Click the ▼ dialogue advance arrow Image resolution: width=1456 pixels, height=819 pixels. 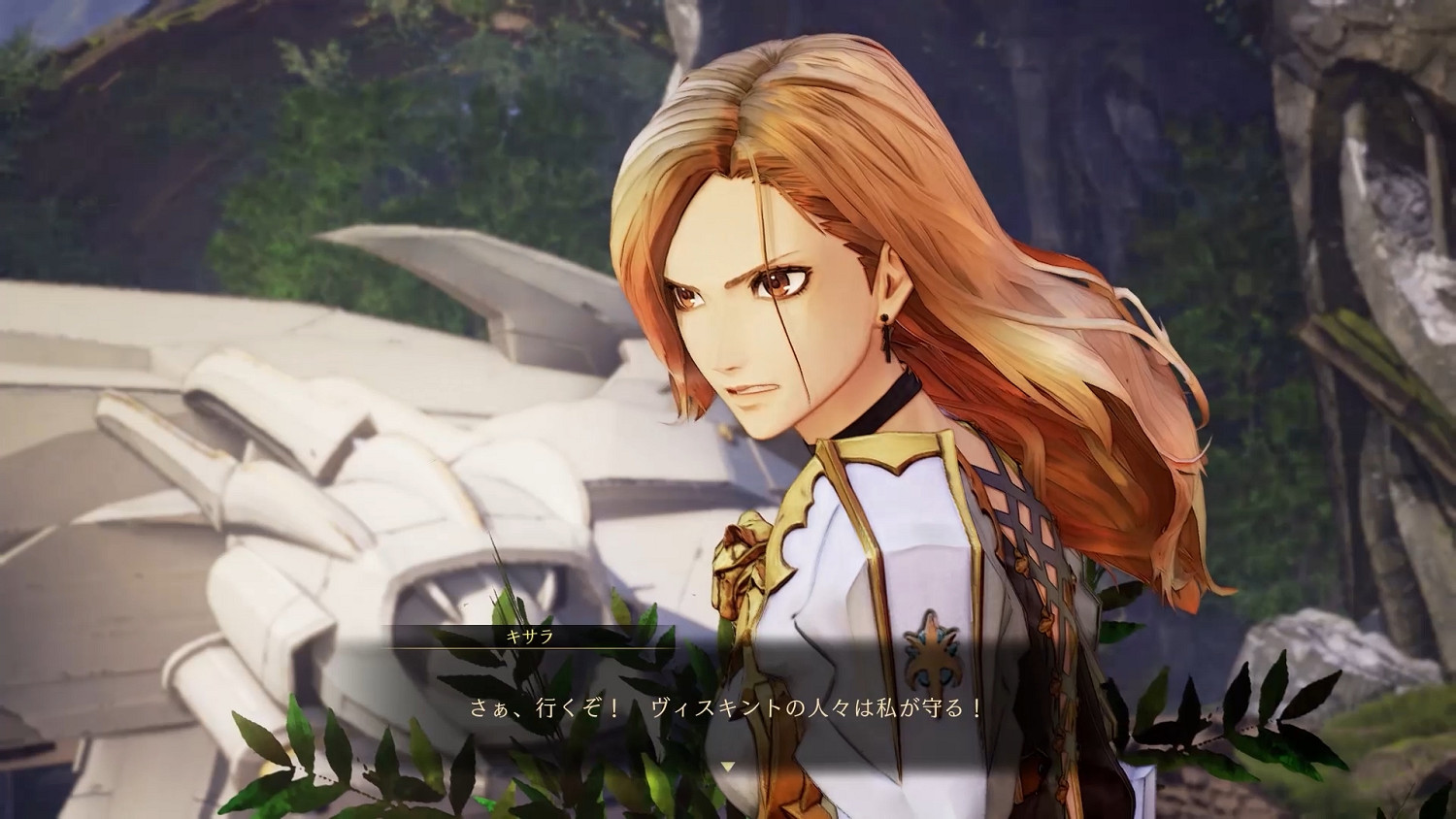tap(728, 764)
